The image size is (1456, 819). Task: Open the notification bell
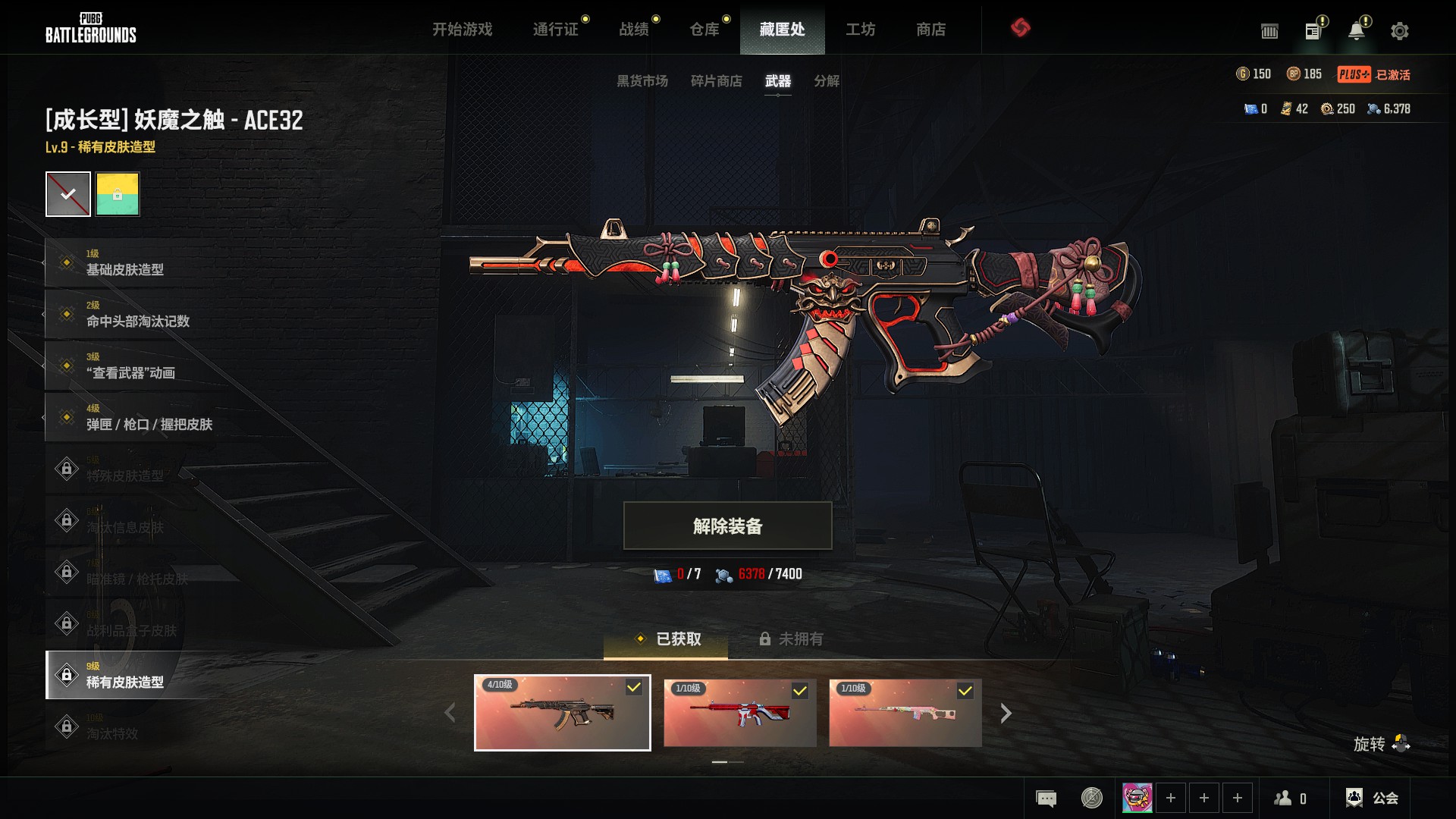click(x=1356, y=31)
